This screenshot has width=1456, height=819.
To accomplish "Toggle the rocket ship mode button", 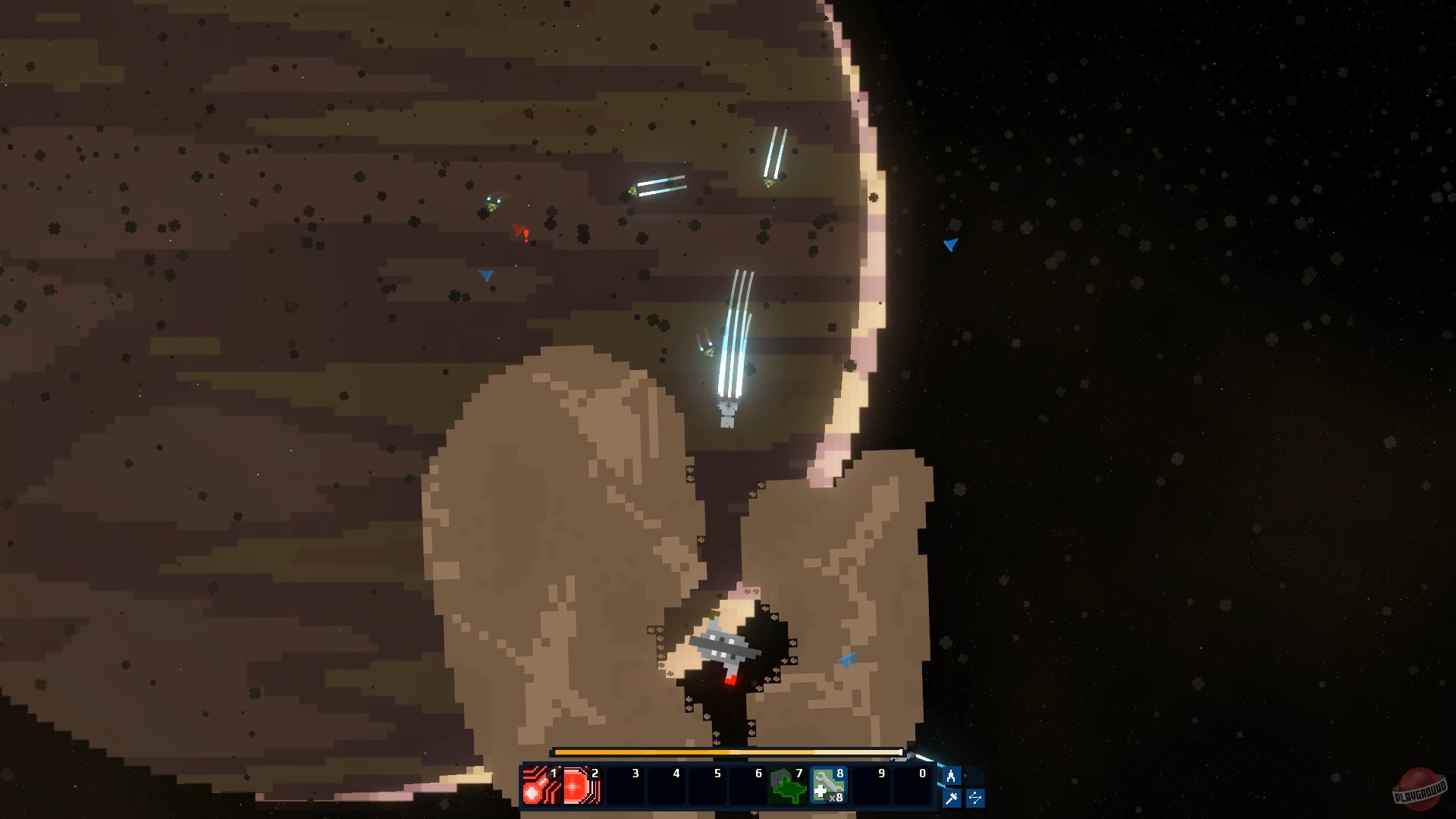I will click(952, 775).
